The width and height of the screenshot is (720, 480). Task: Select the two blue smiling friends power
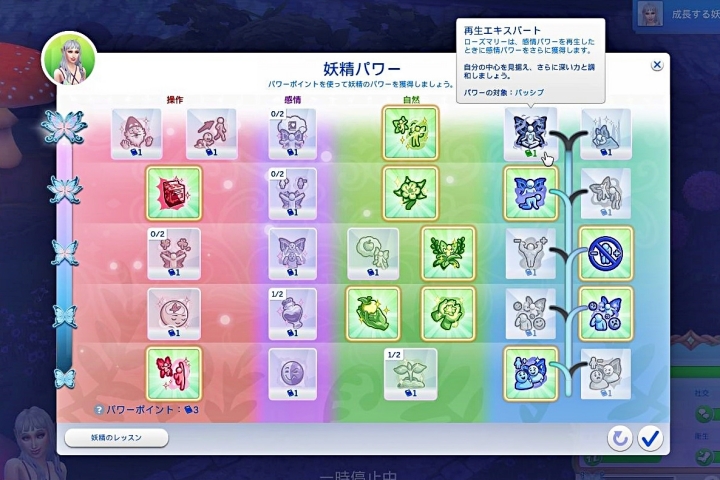530,370
